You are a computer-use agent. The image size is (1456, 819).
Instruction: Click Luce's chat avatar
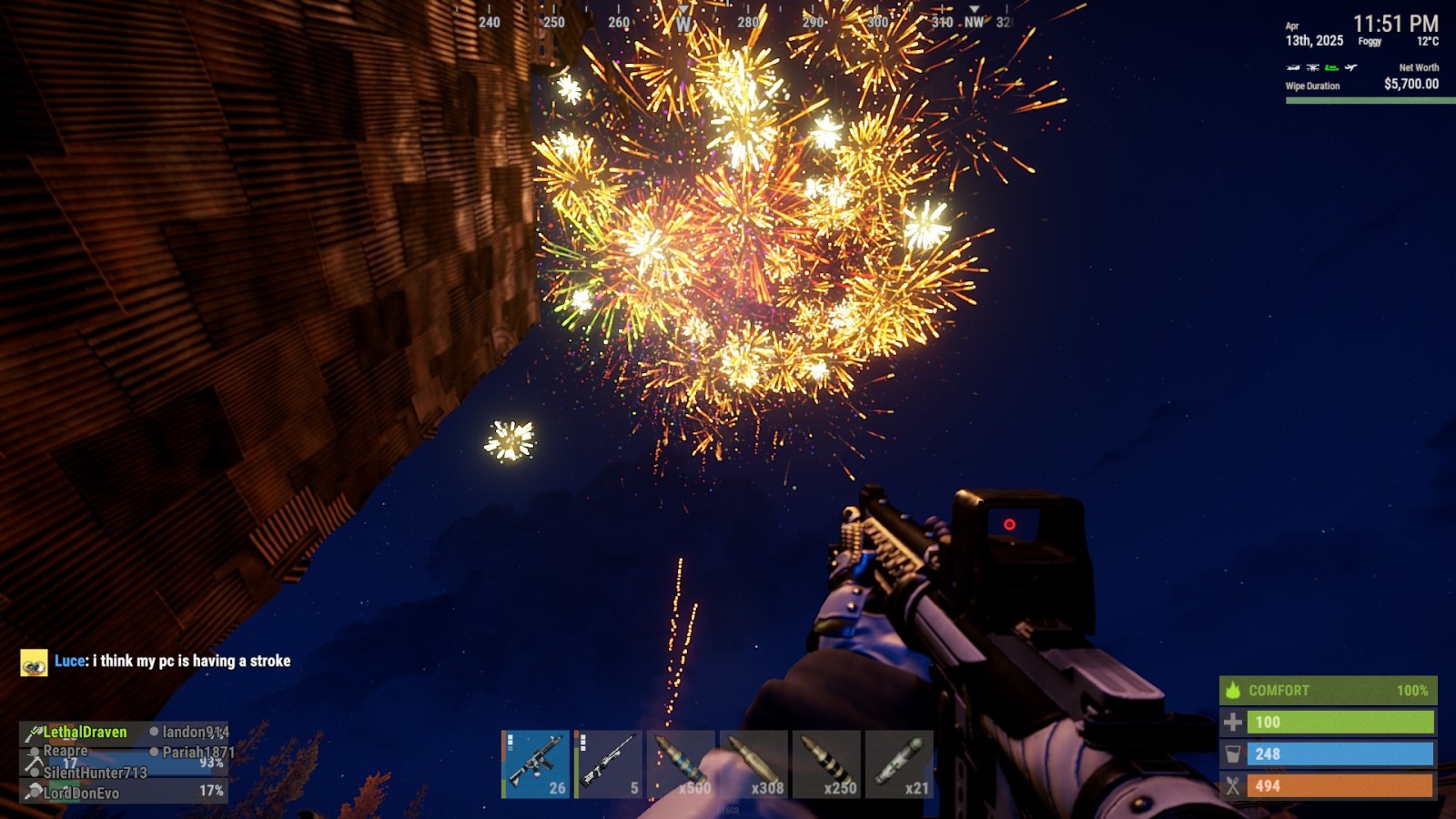[34, 662]
